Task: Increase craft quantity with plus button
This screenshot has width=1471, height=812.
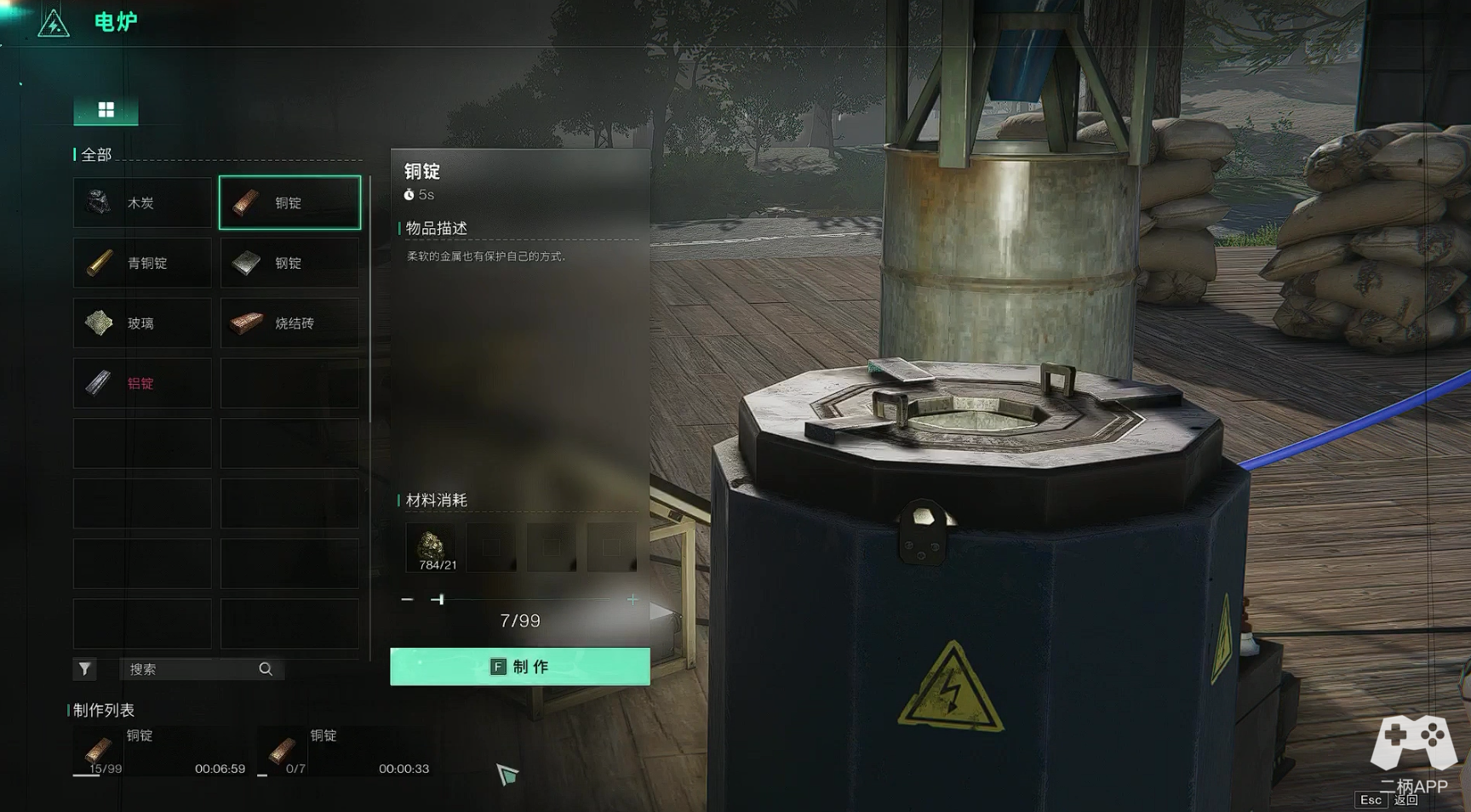Action: pos(632,600)
